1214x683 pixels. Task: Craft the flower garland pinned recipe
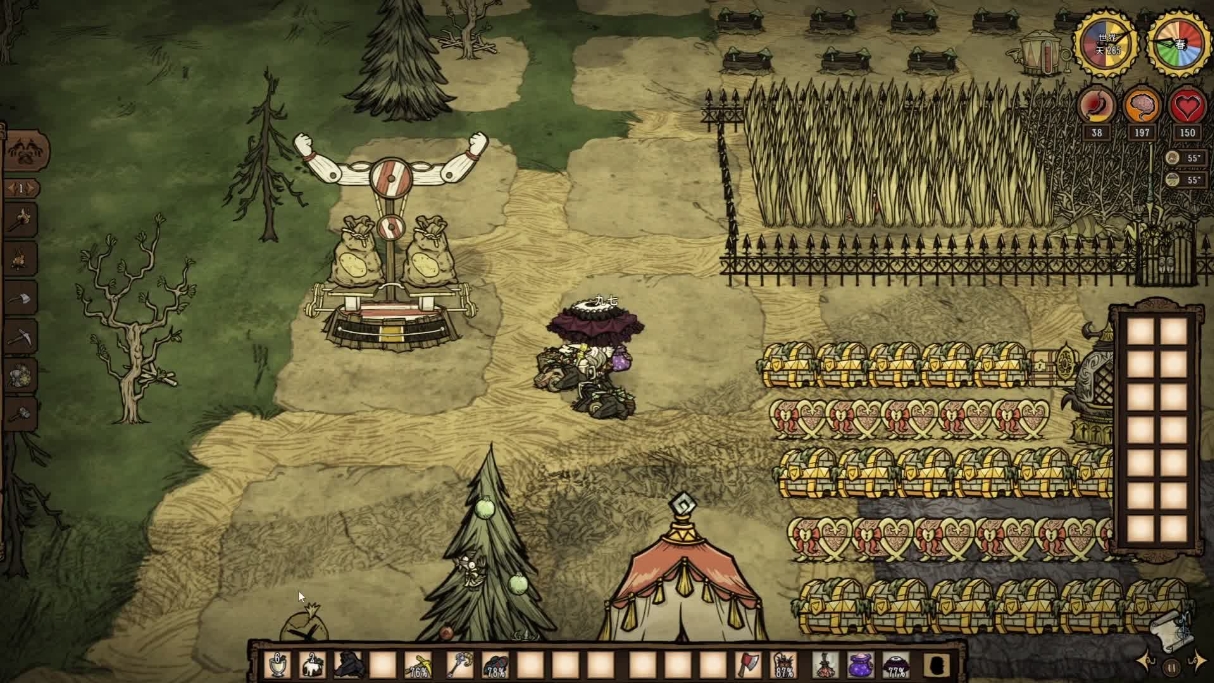coord(21,375)
